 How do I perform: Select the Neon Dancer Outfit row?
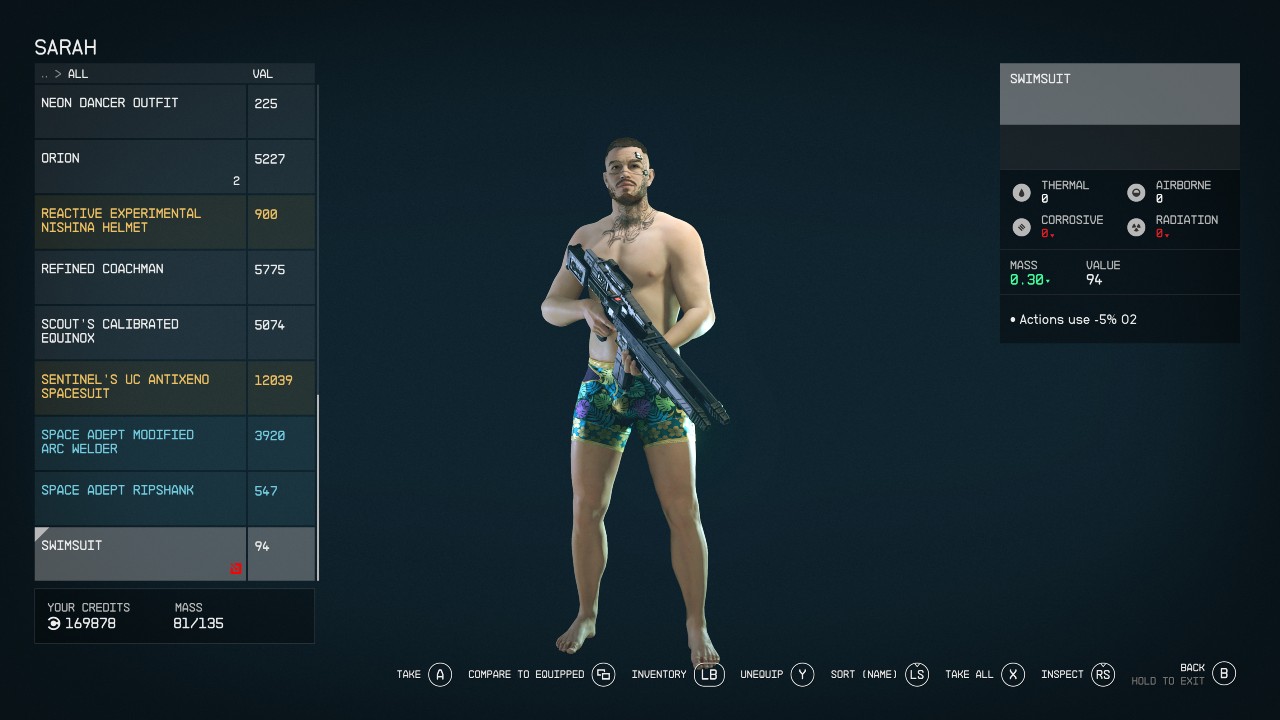tap(140, 111)
